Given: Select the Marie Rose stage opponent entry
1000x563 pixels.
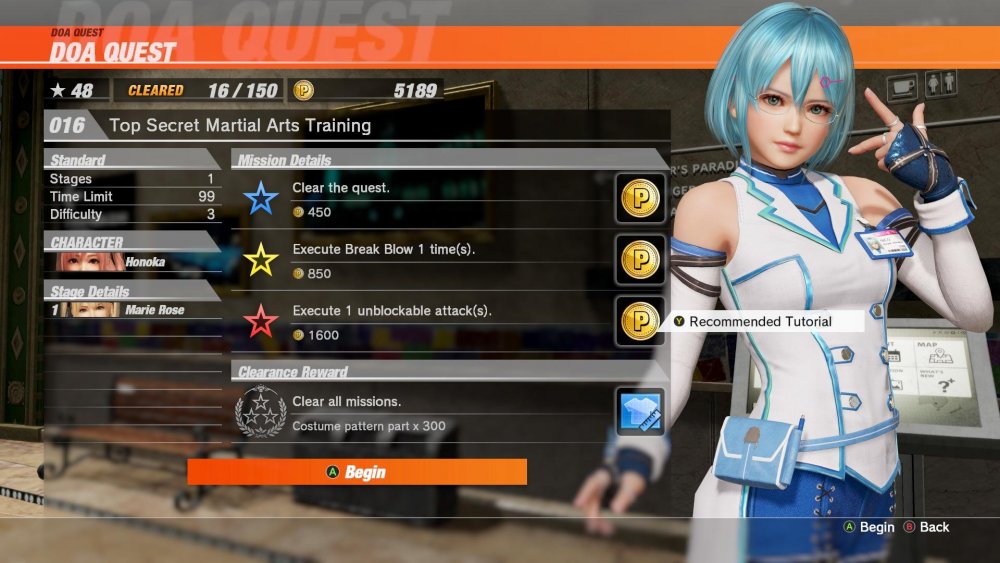Looking at the screenshot, I should pos(130,310).
